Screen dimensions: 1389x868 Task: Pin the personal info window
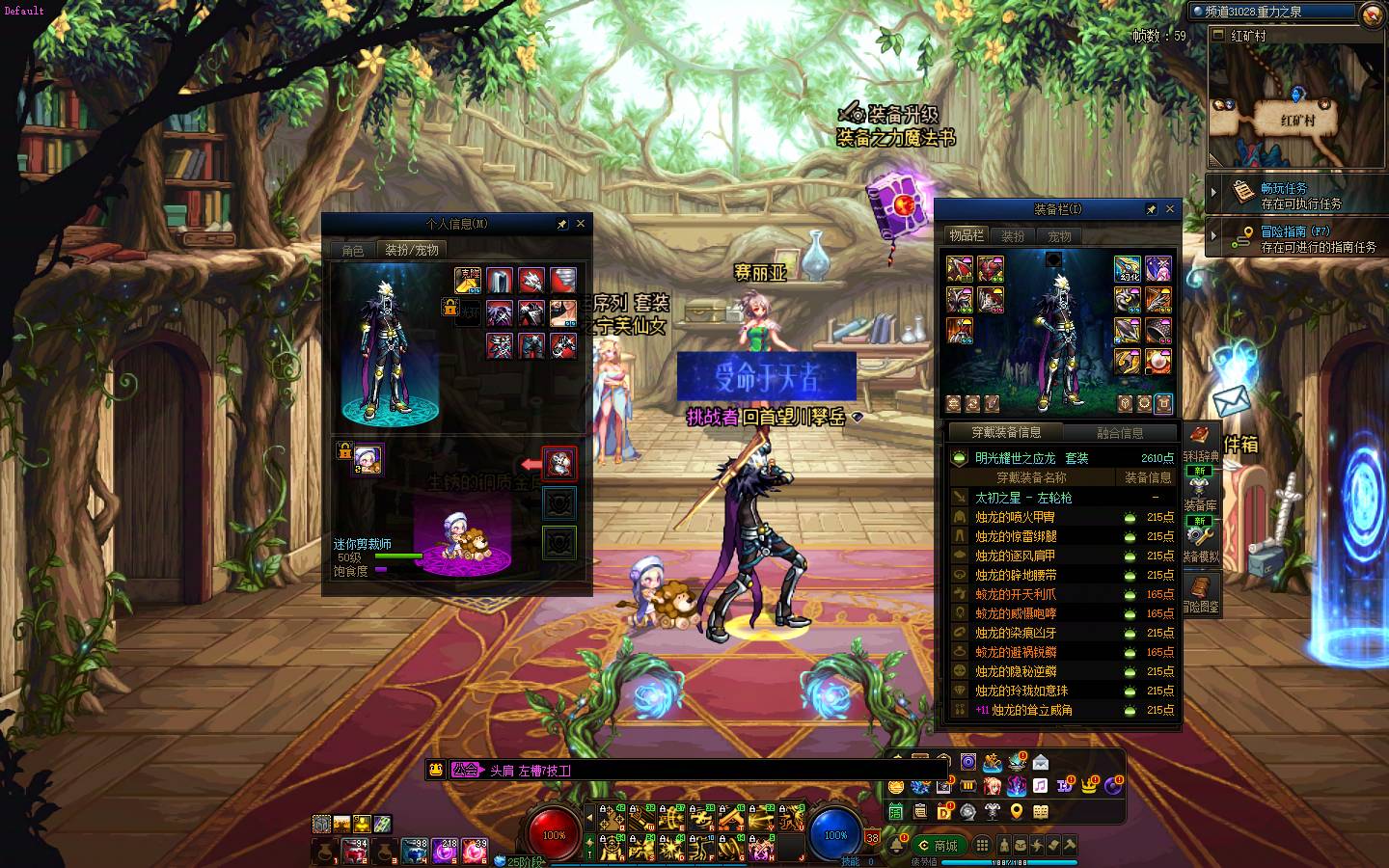pos(561,224)
